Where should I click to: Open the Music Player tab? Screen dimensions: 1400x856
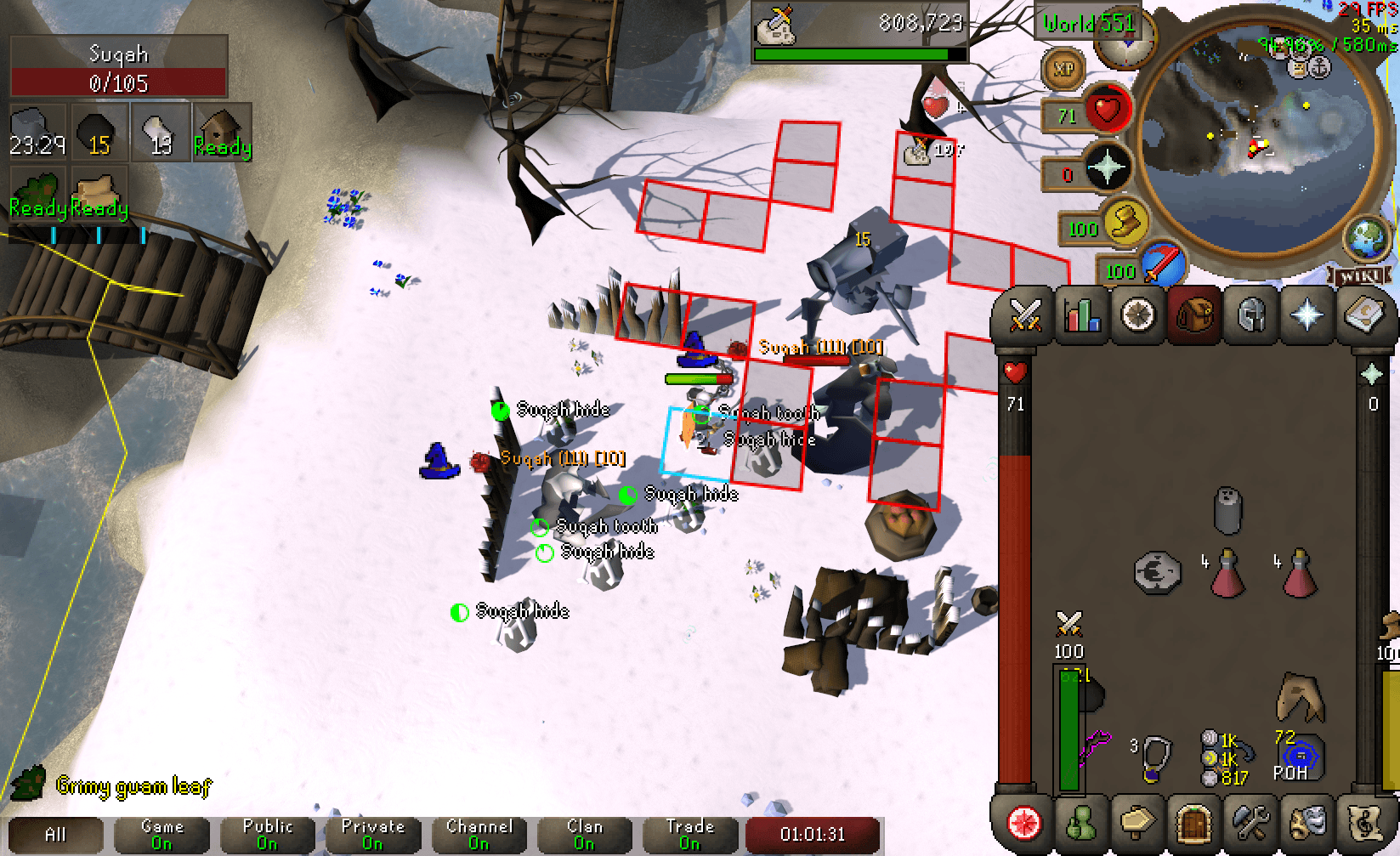[1364, 822]
